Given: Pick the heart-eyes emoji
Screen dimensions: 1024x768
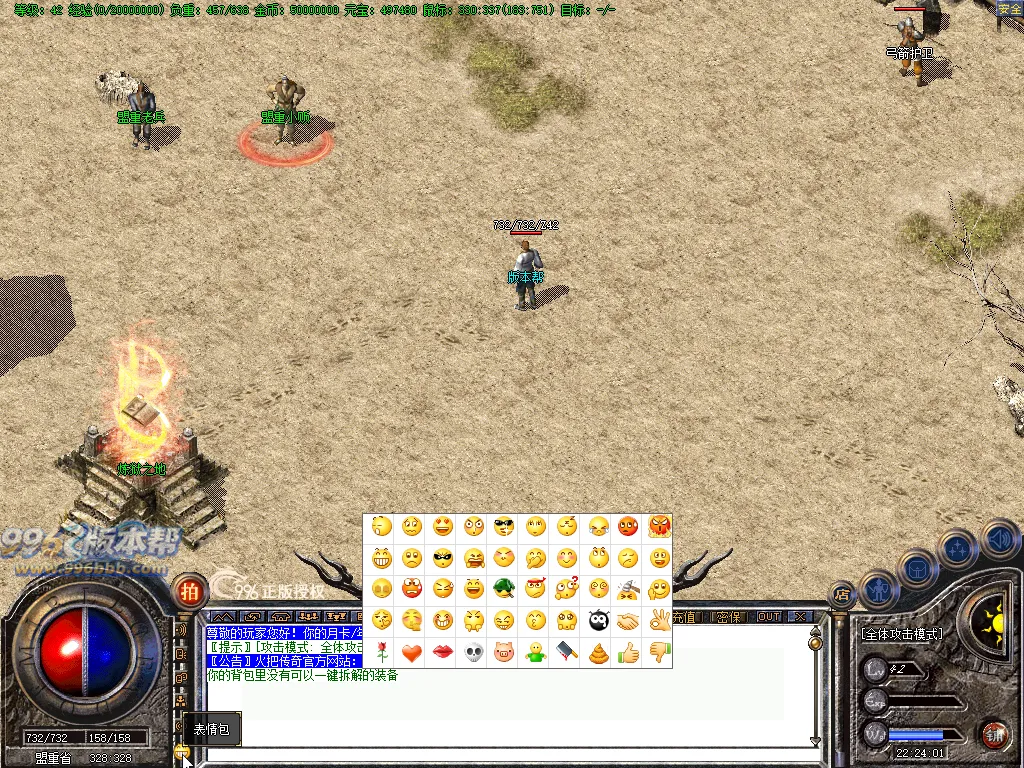Looking at the screenshot, I should point(442,526).
